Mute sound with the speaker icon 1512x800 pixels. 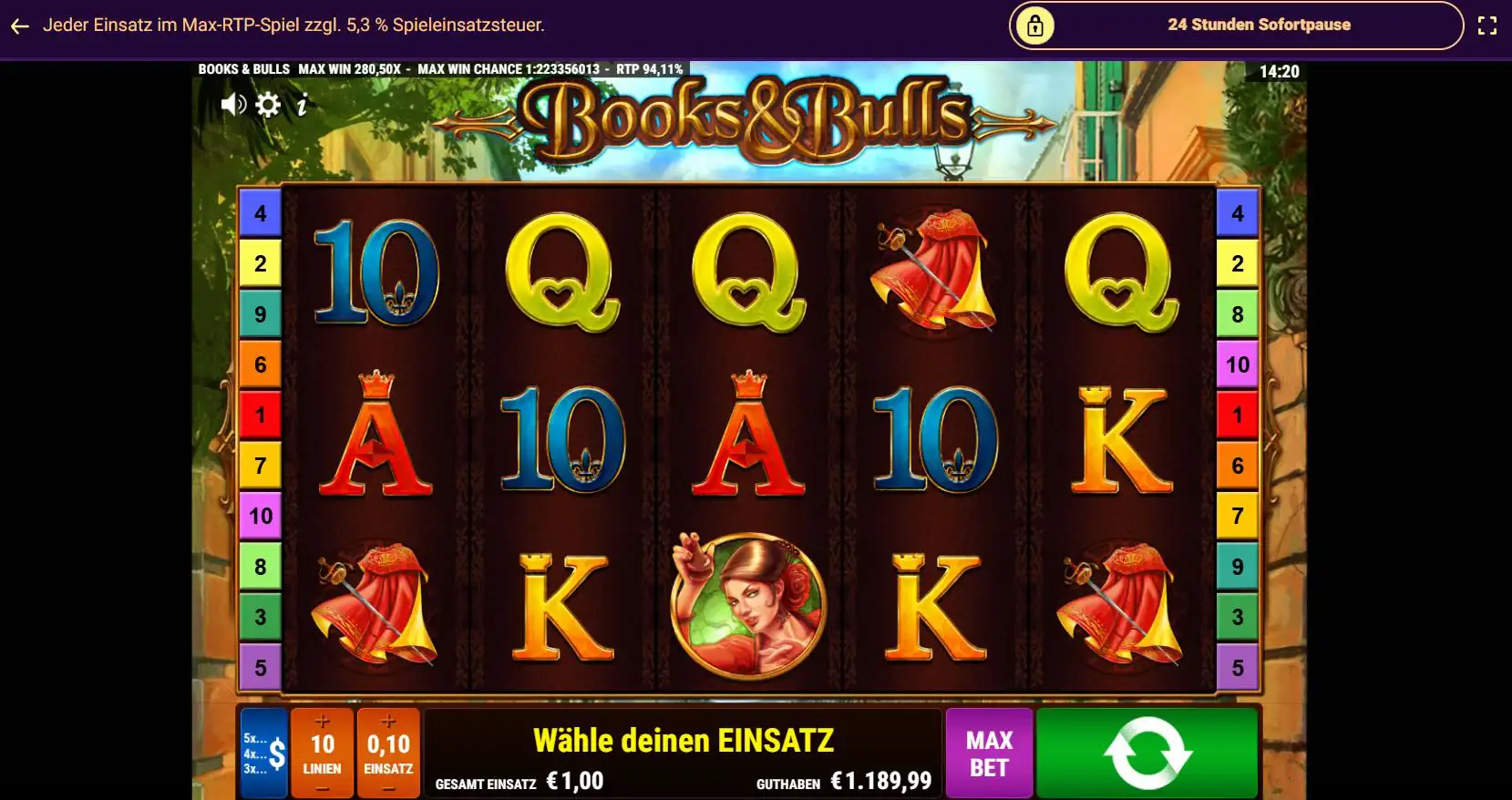tap(233, 104)
